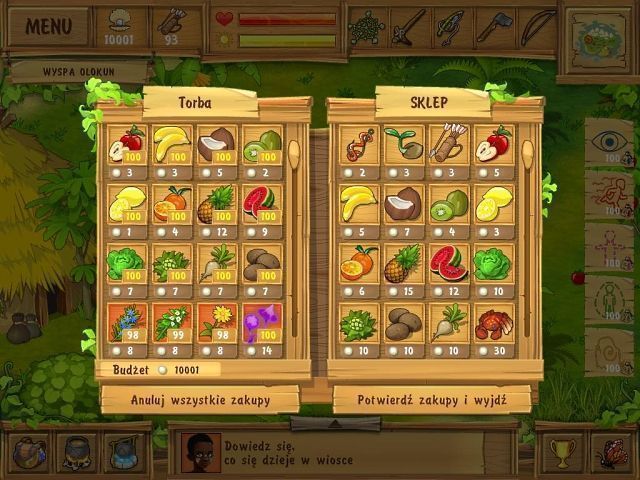The width and height of the screenshot is (640, 480).
Task: Select the bead necklace in the shop
Action: [x=358, y=146]
